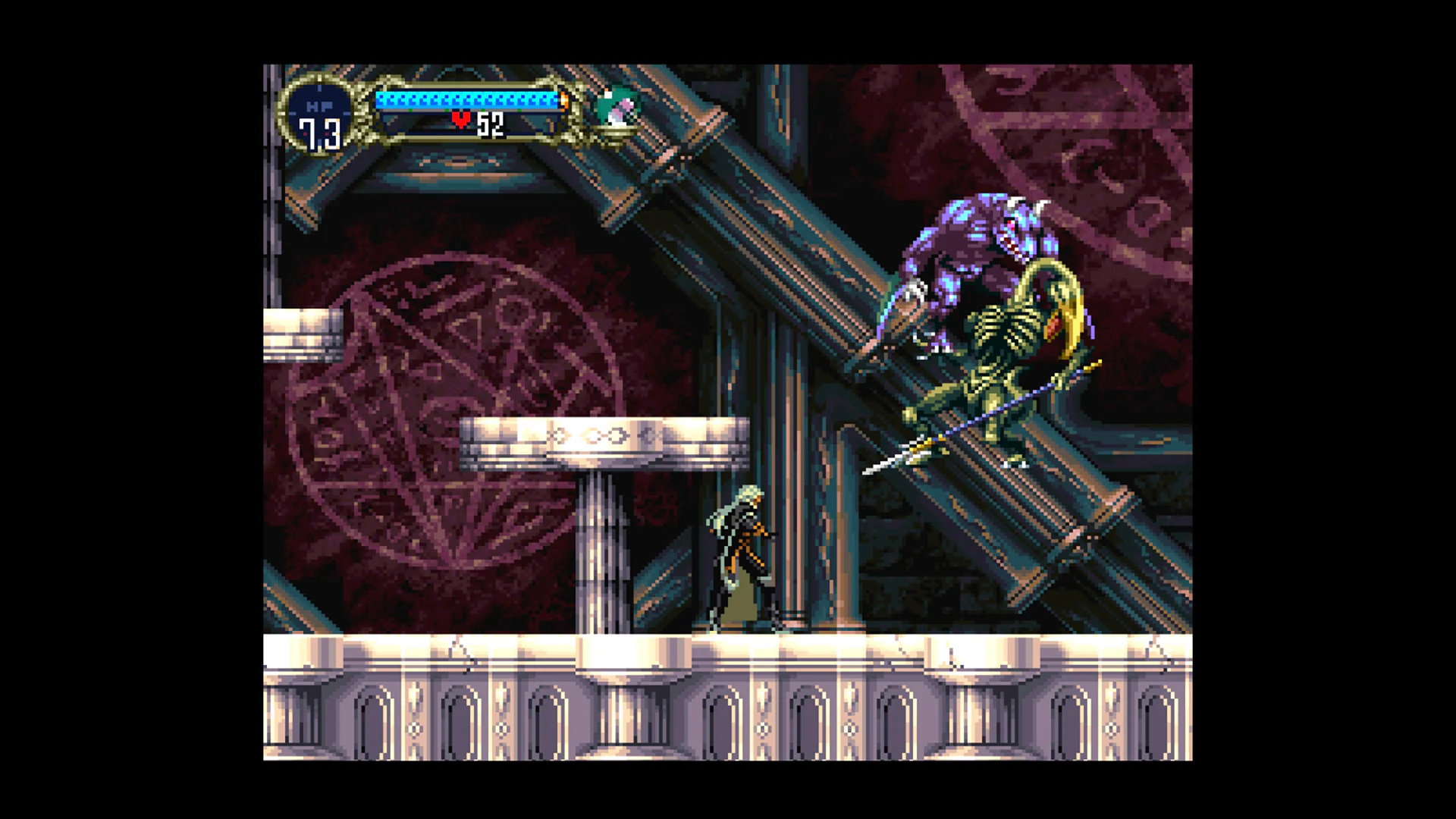This screenshot has width=1456, height=819.
Task: Click the red heart icon in the HUD
Action: point(460,121)
